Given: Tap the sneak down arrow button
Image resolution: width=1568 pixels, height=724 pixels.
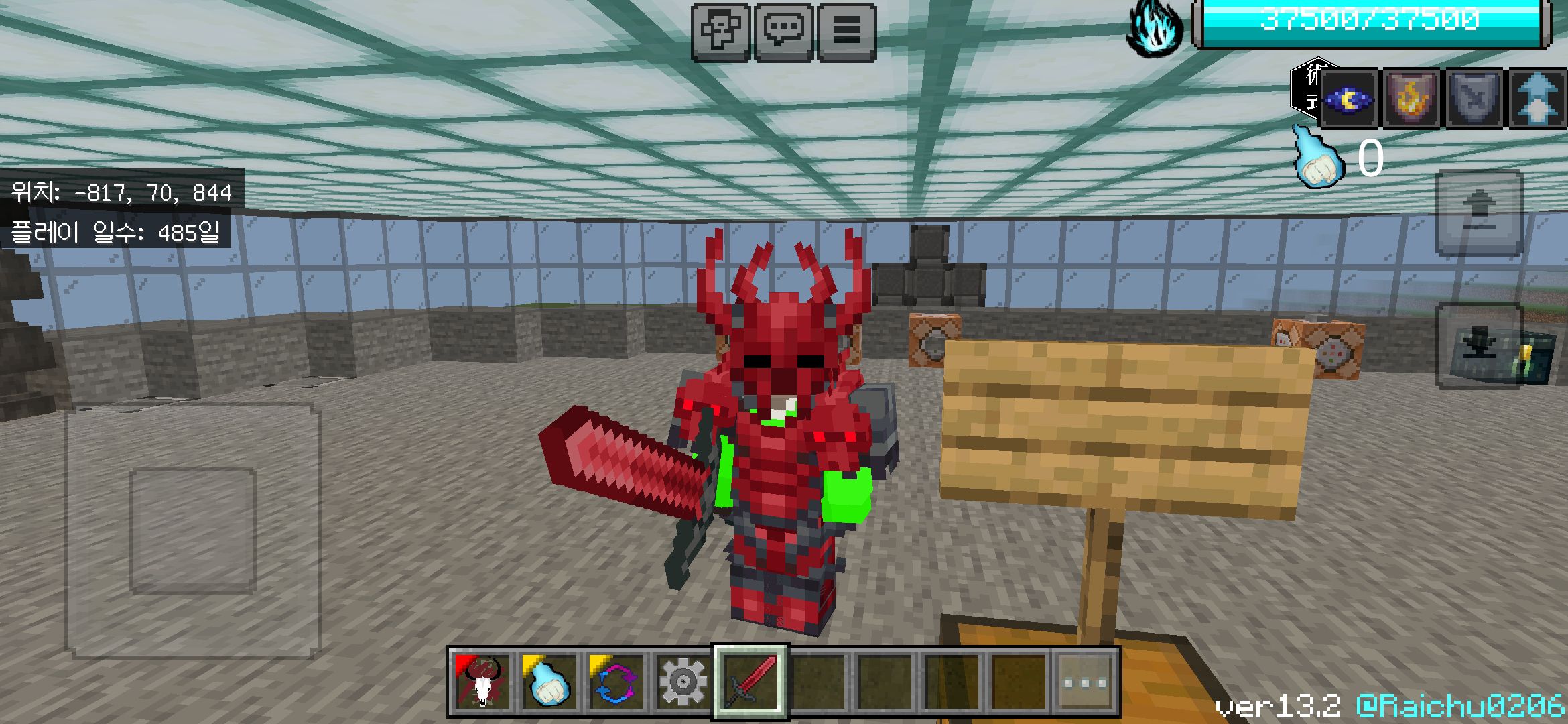Looking at the screenshot, I should [x=1479, y=345].
